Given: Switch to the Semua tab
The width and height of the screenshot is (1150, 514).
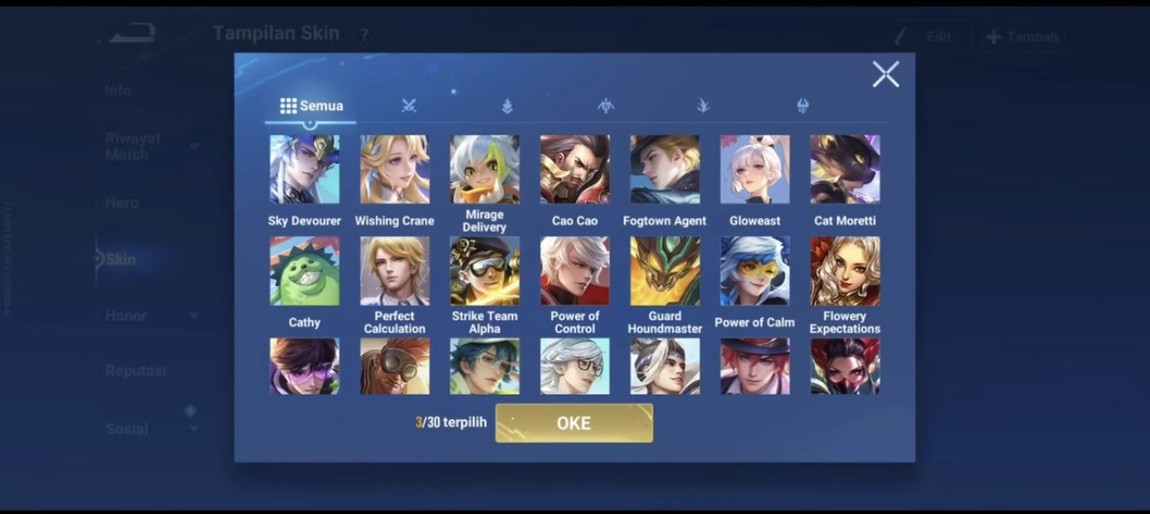Looking at the screenshot, I should pos(311,106).
